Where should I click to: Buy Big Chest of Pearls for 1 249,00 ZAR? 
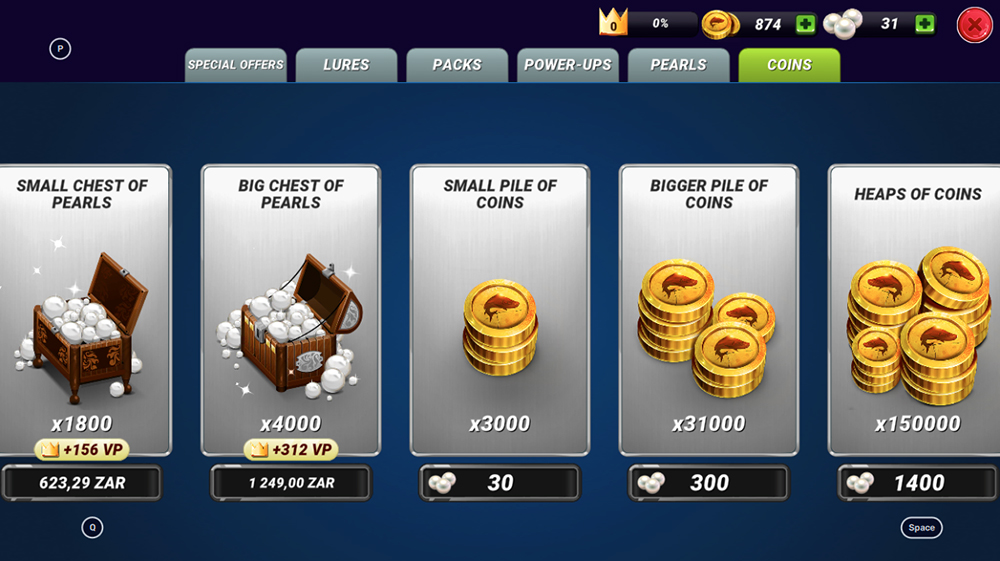(x=291, y=483)
